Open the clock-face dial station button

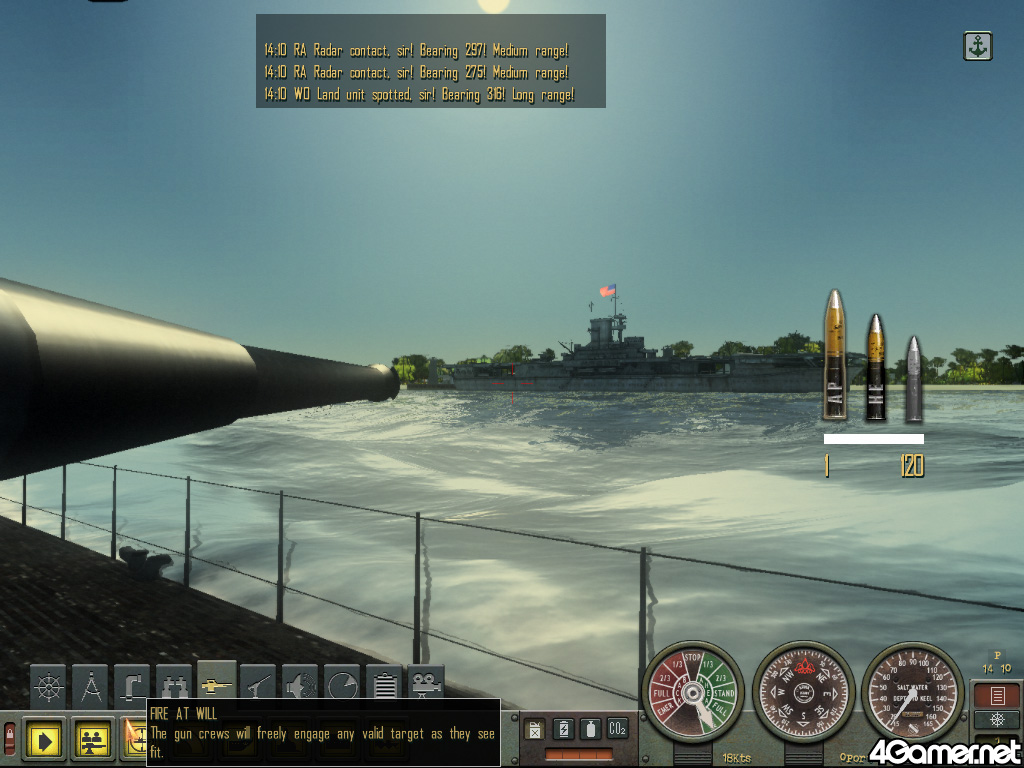point(342,685)
